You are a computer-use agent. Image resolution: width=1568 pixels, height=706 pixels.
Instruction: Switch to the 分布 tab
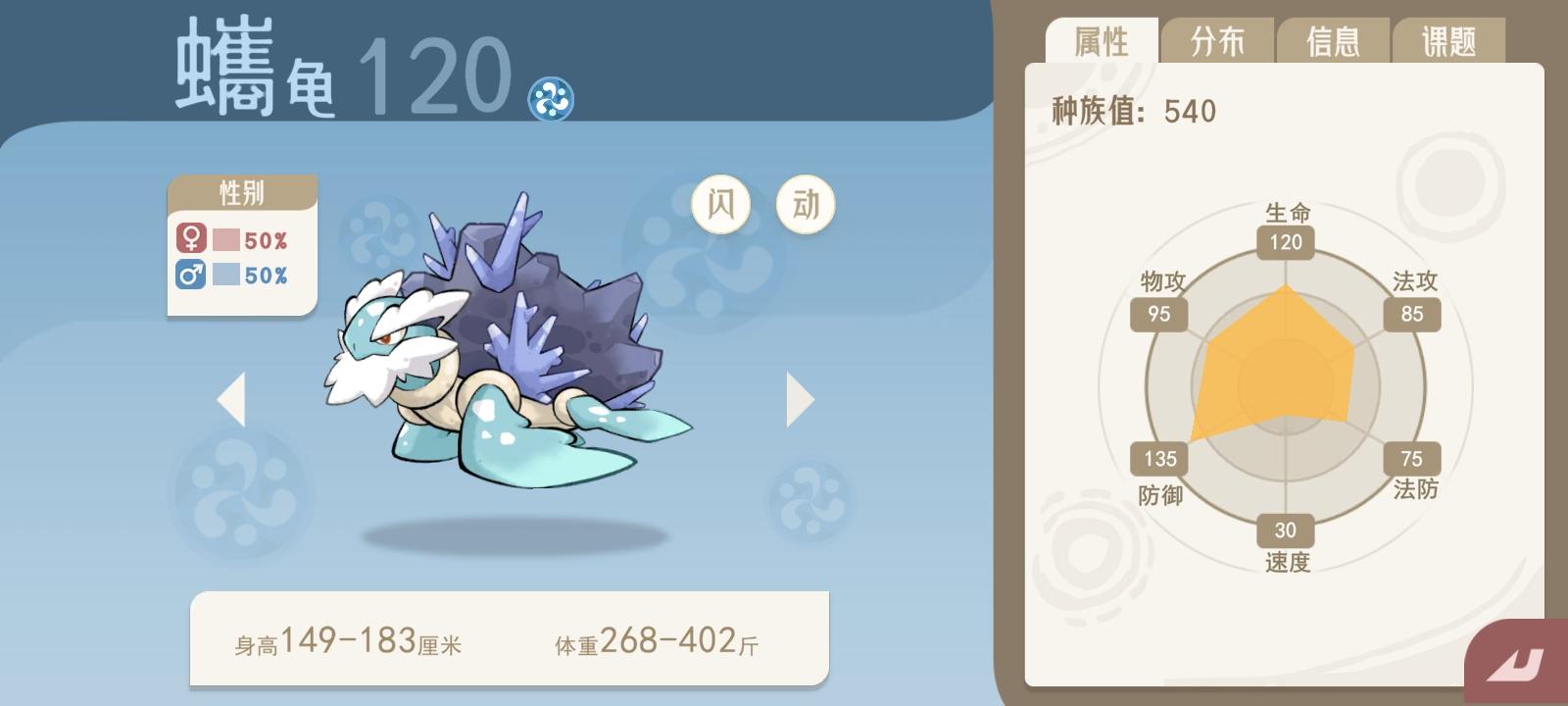(1218, 39)
